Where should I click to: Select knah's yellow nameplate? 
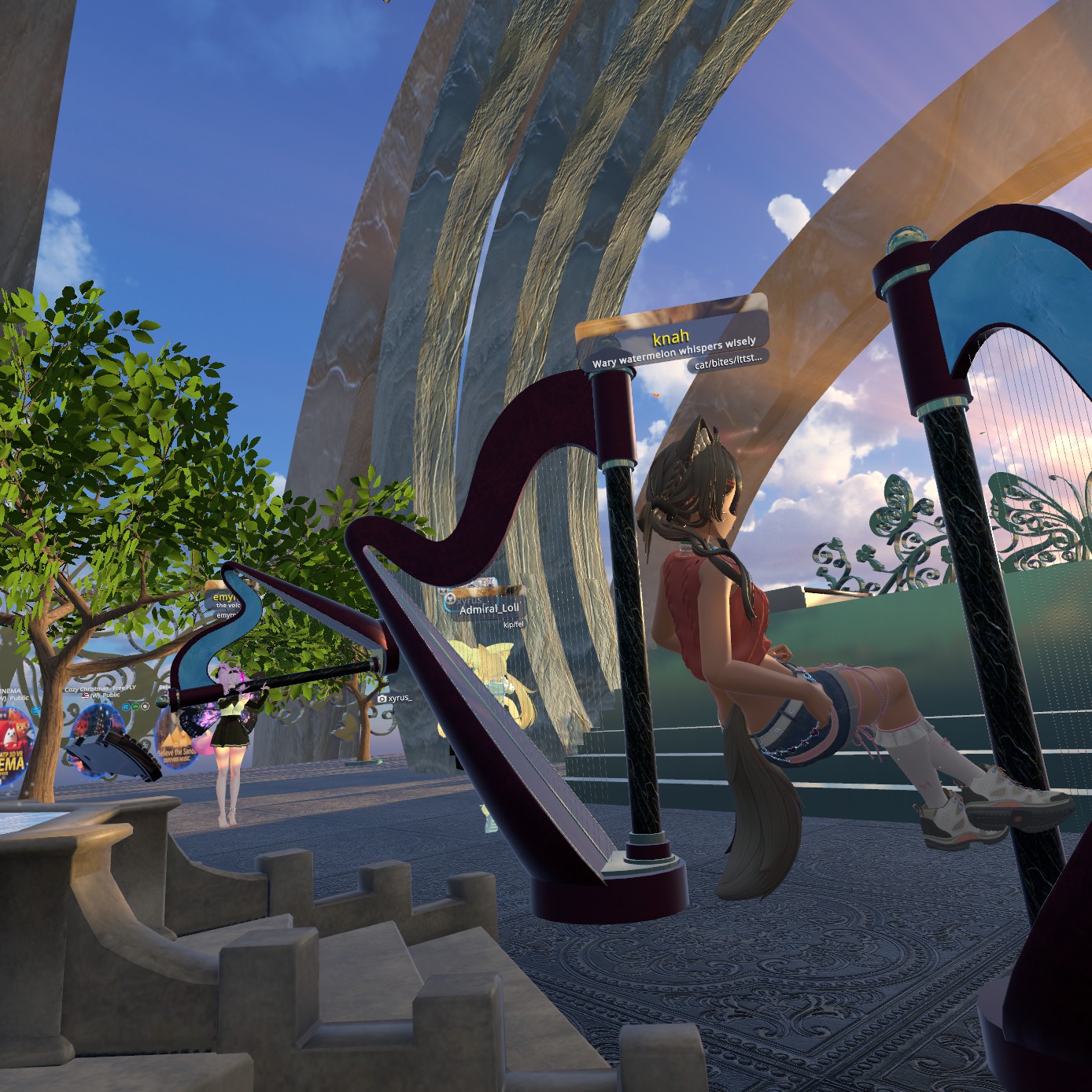(671, 338)
